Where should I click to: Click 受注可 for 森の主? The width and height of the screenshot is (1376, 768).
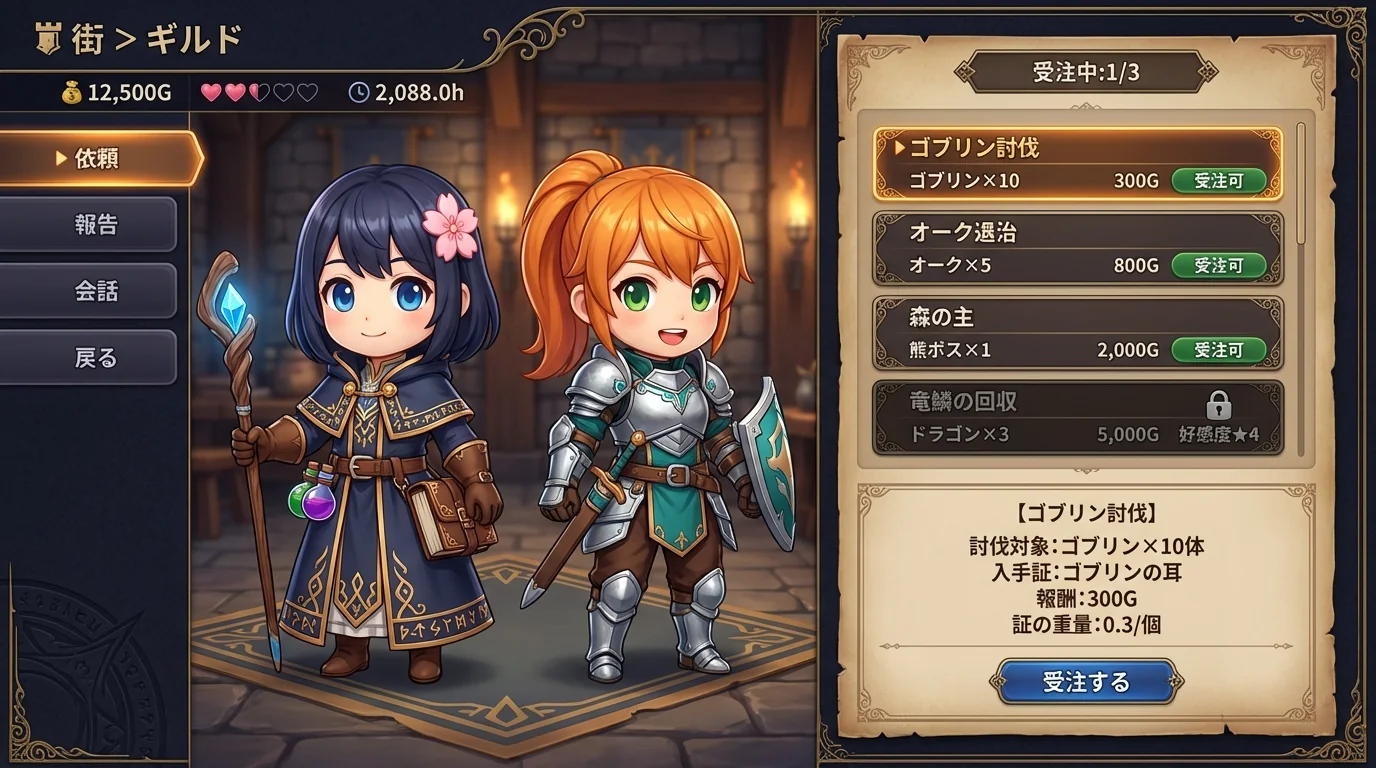1219,350
